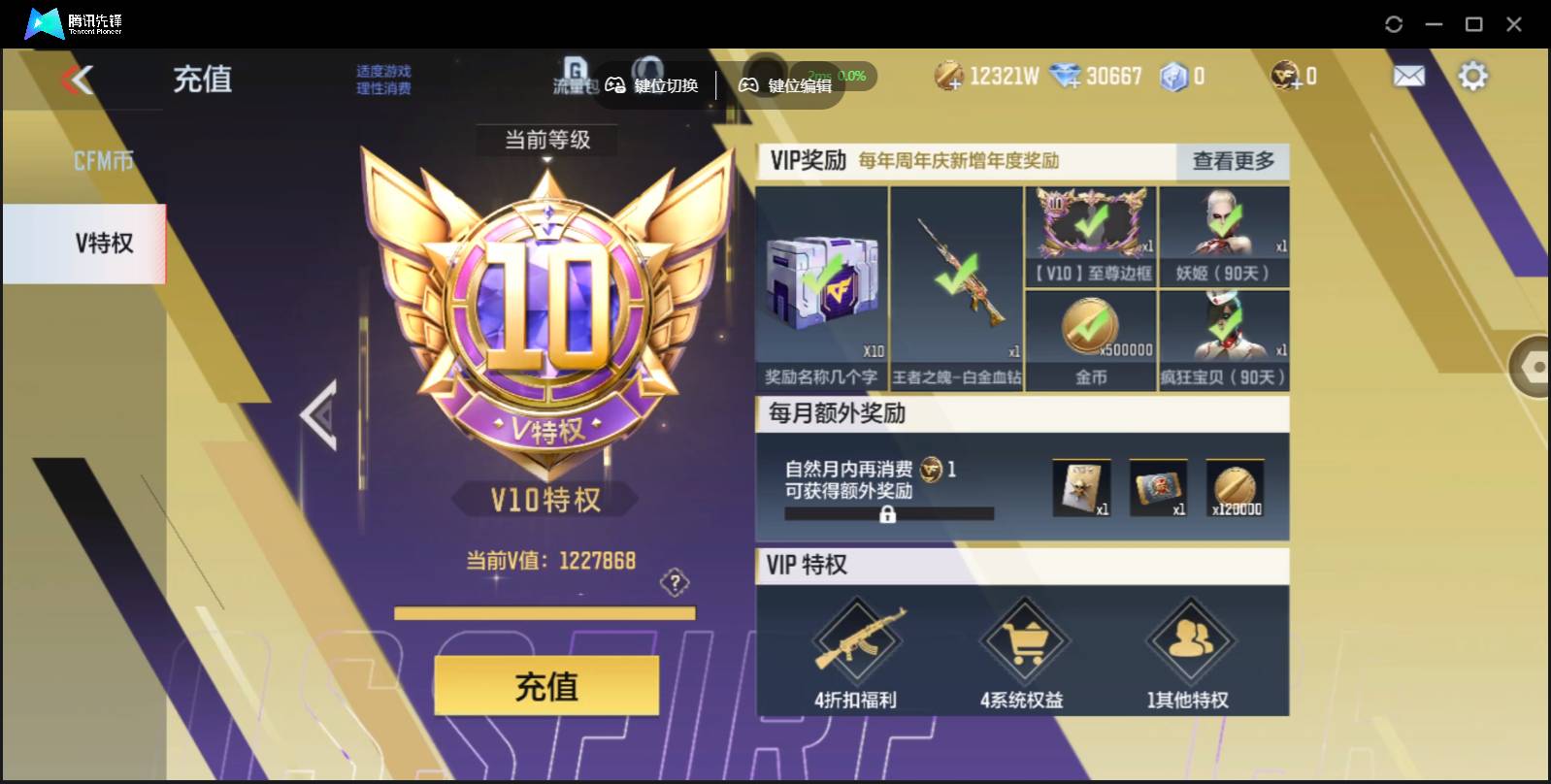
Task: Click the monthly reward progress bar lock
Action: coord(890,513)
